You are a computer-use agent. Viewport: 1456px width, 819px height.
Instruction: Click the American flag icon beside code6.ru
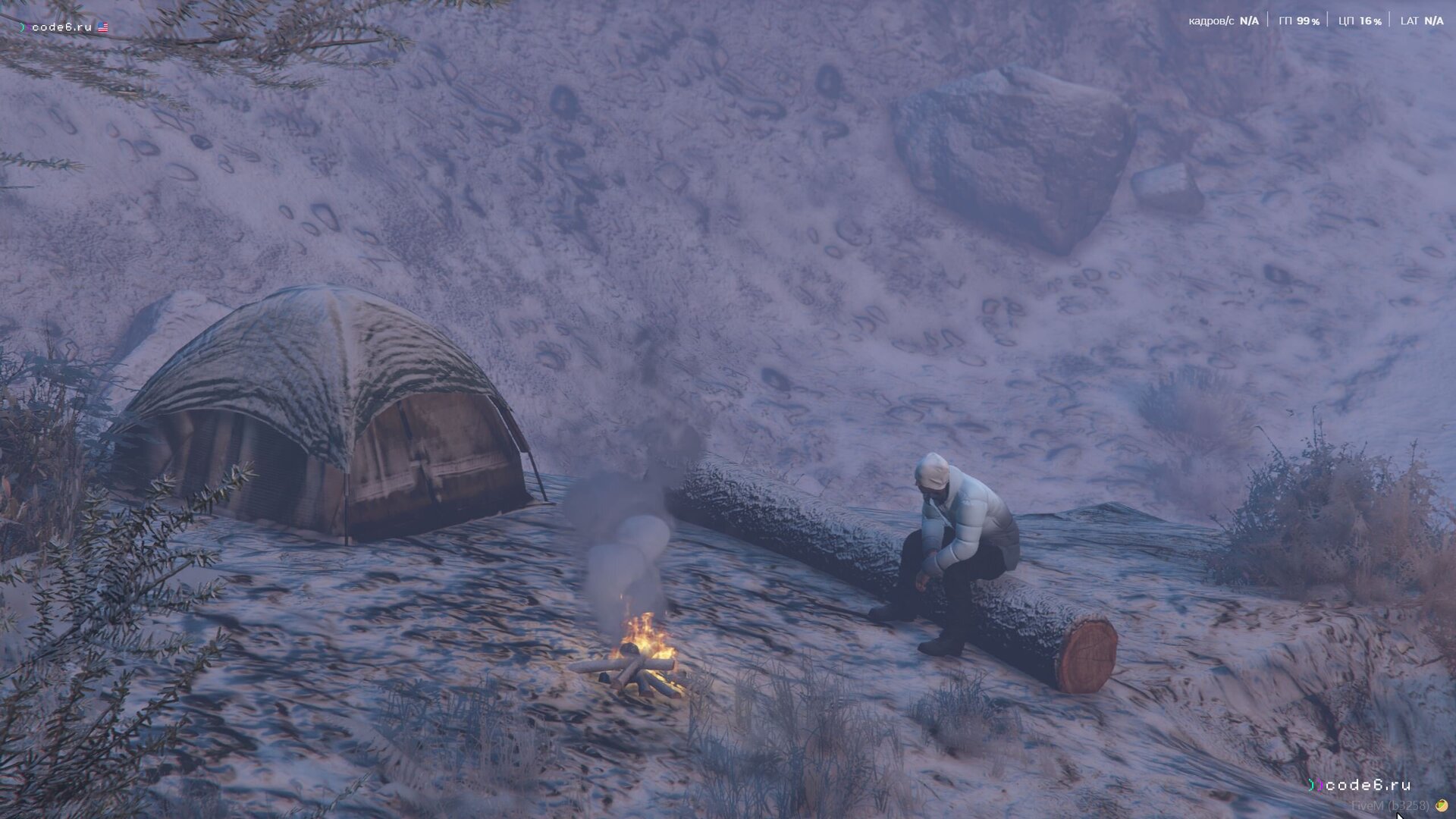[103, 27]
